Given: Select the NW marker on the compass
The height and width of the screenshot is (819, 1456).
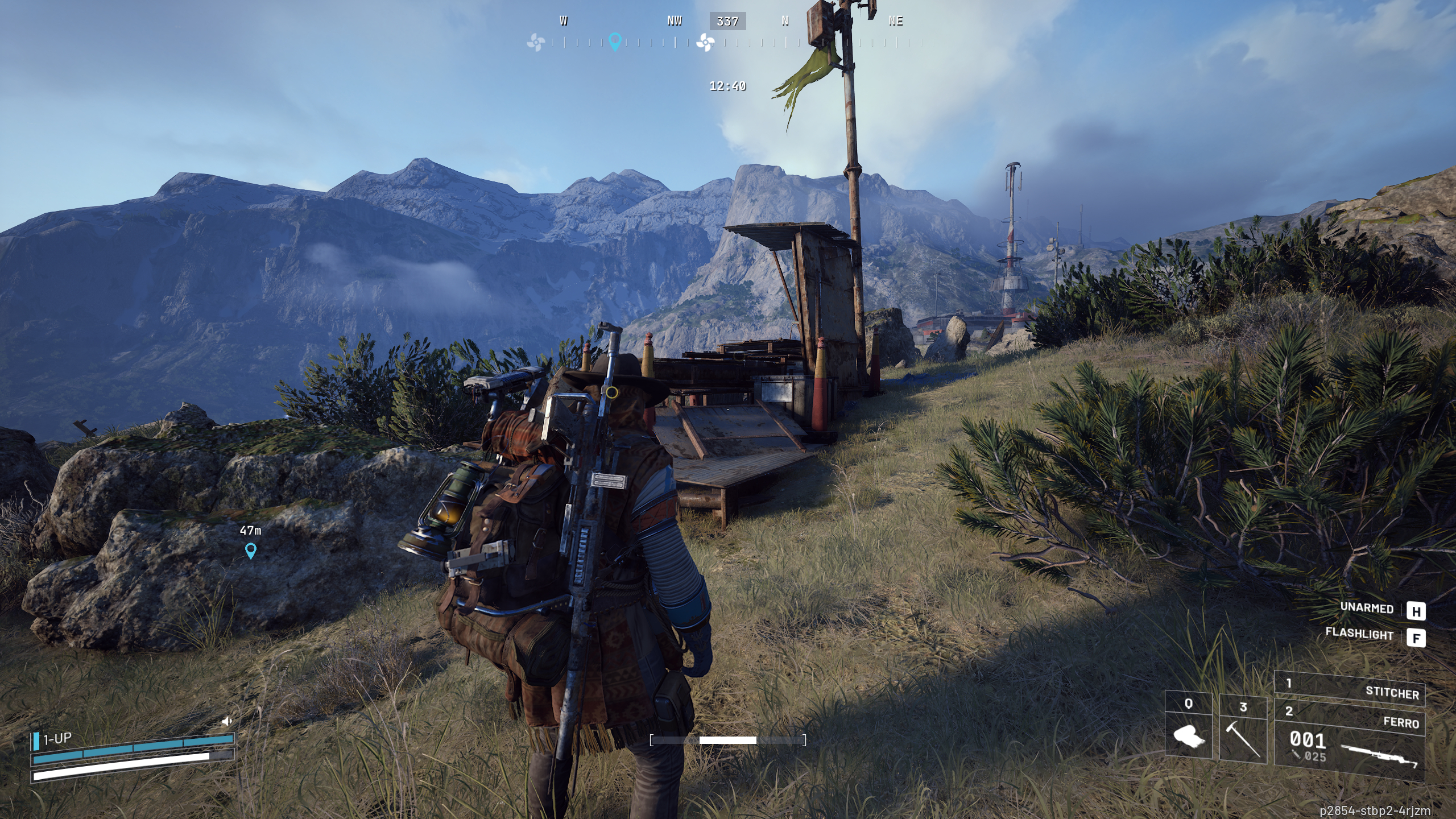Looking at the screenshot, I should (675, 22).
